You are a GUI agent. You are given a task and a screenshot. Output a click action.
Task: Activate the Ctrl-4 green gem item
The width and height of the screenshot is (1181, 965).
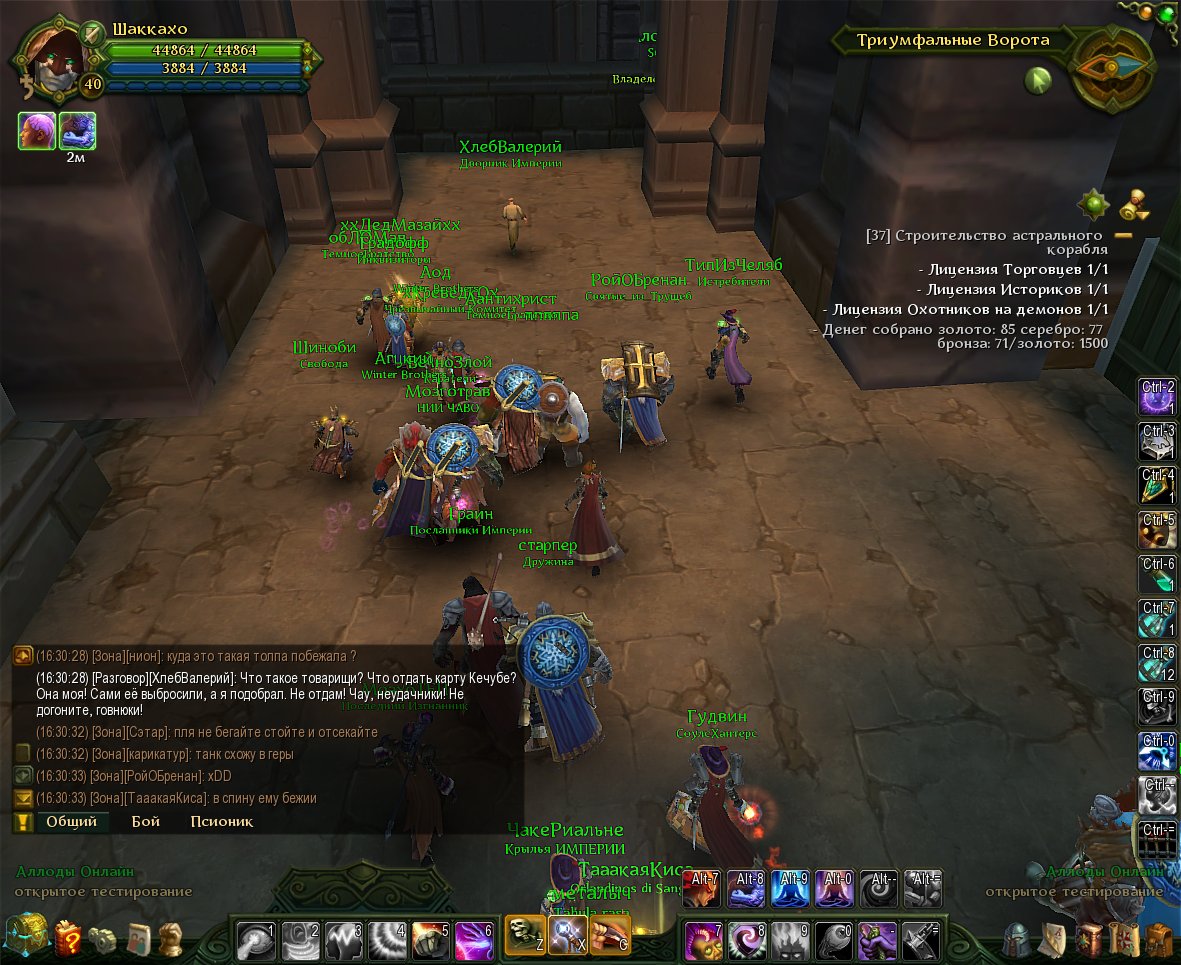point(1157,486)
